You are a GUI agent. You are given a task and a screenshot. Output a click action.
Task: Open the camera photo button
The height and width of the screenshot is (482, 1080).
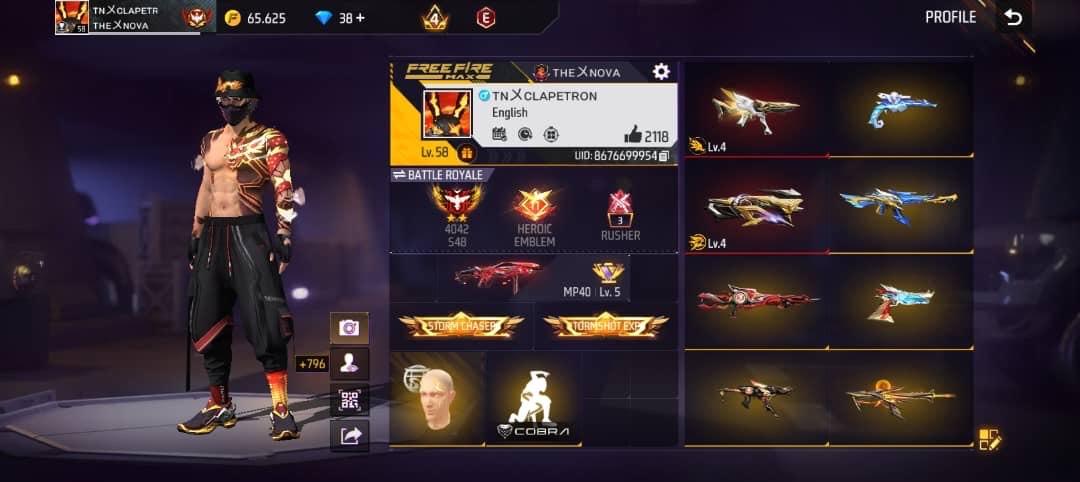pos(349,327)
